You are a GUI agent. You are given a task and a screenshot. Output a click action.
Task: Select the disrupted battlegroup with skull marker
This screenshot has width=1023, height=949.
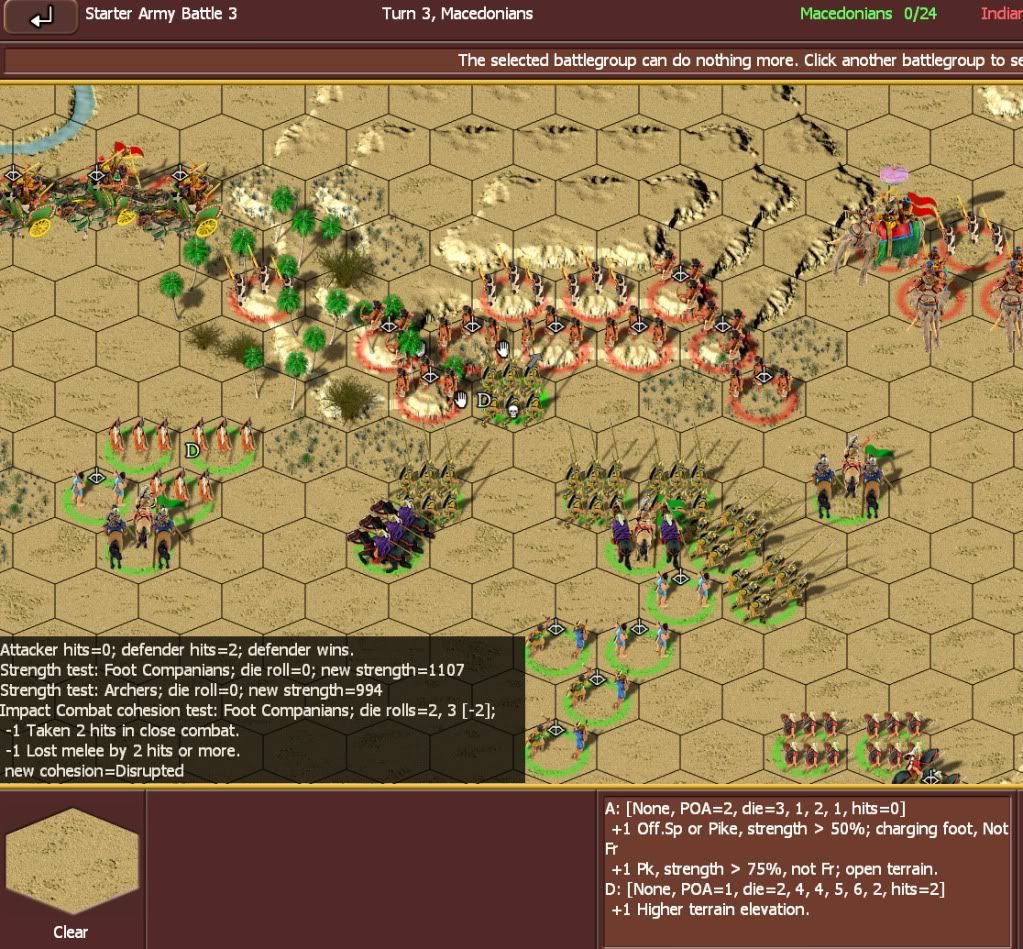coord(514,400)
